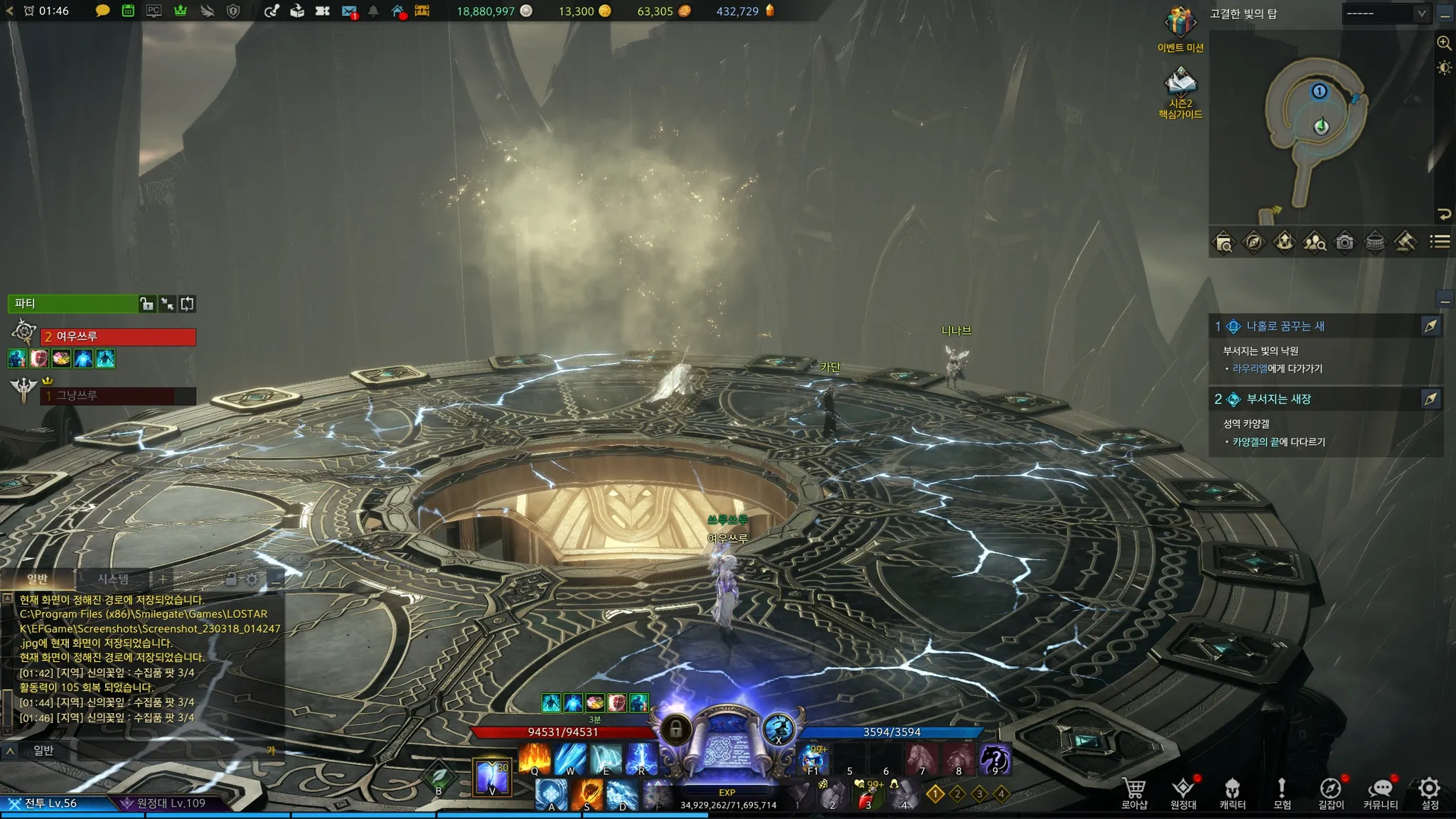The width and height of the screenshot is (1456, 819).
Task: Open the channel dropdown above minimap
Action: pos(1386,14)
